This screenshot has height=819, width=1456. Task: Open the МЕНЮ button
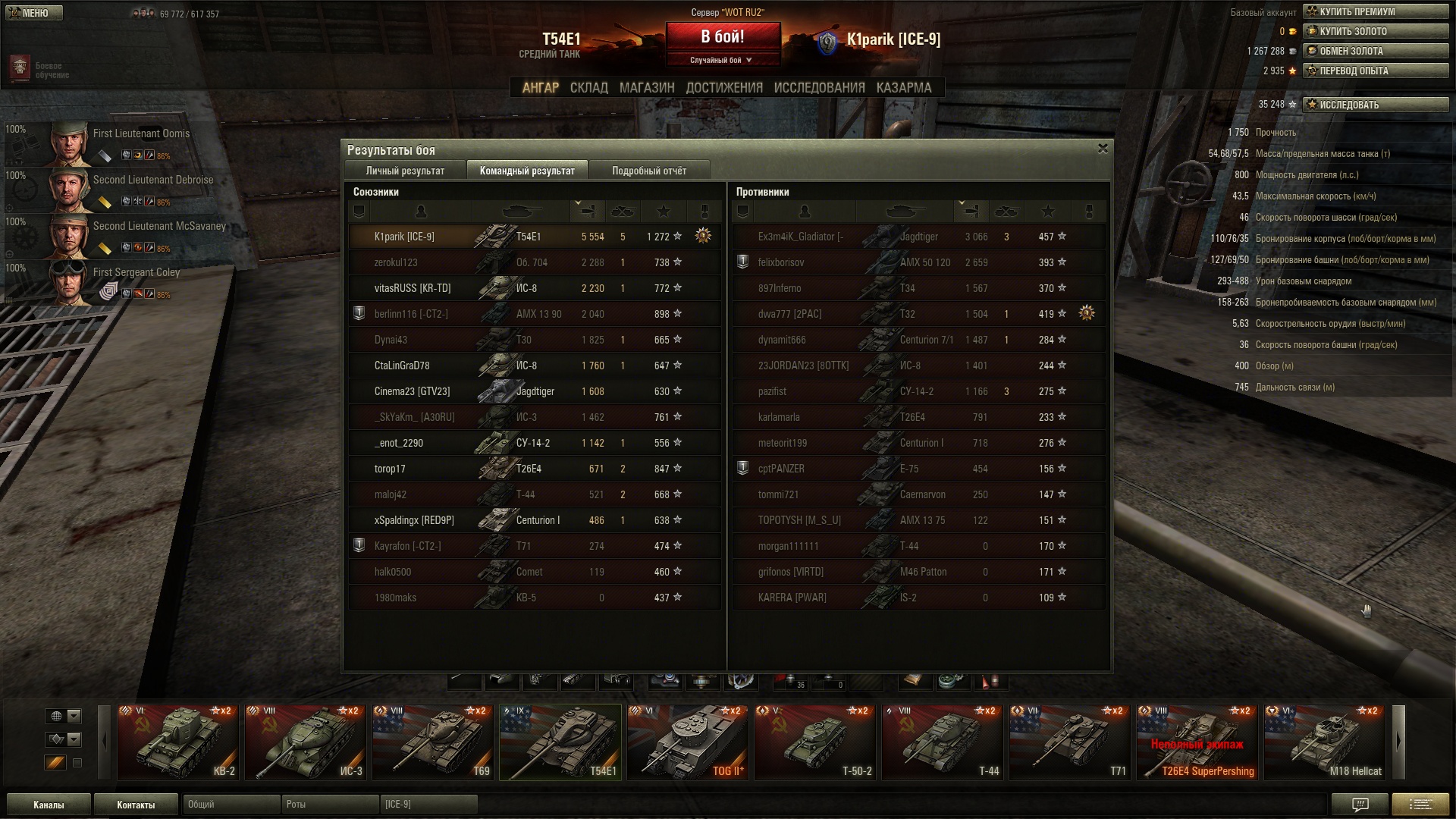(34, 13)
